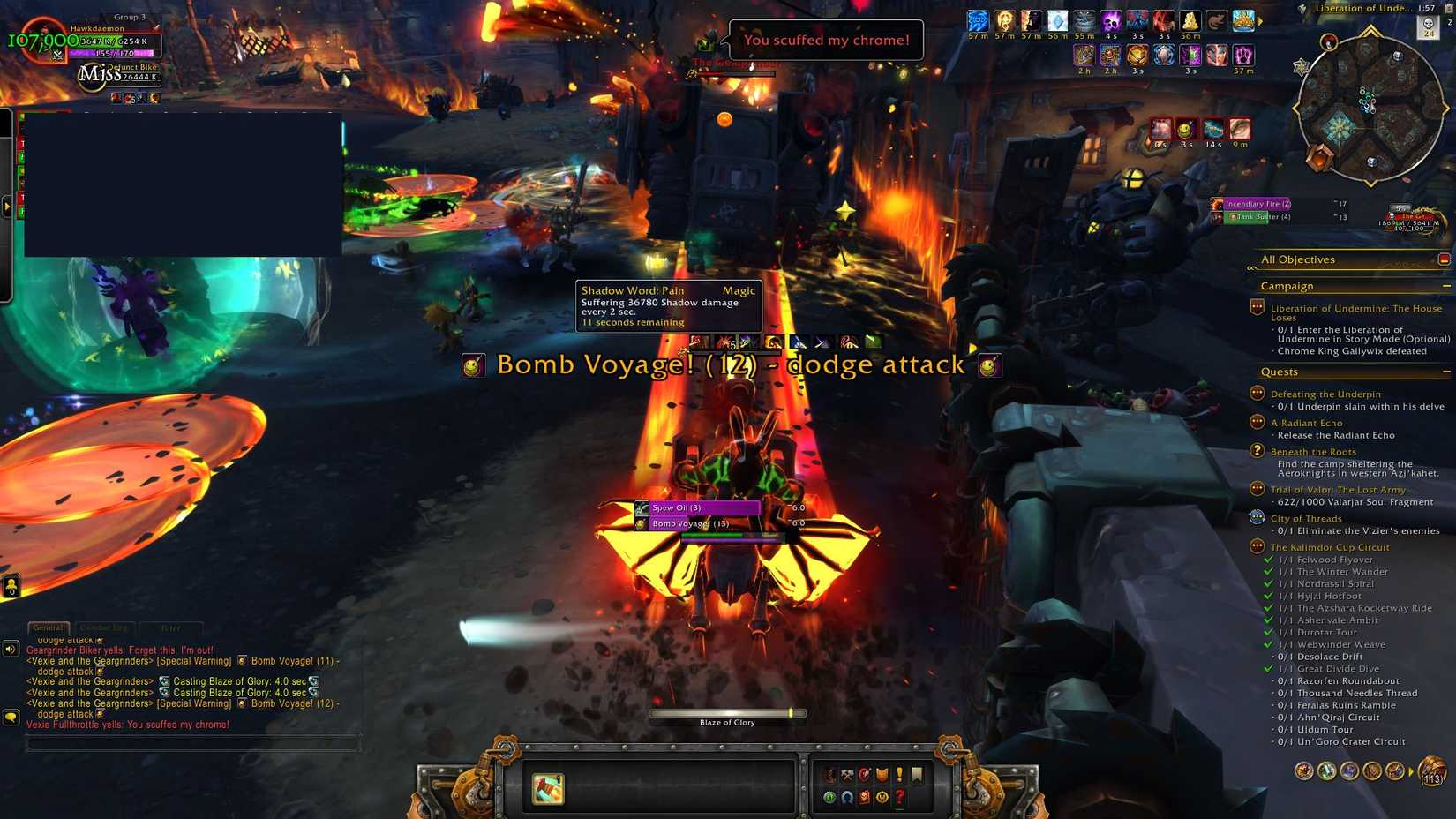1456x819 pixels.
Task: Open Customer Support via red question mark icon
Action: pos(899,798)
